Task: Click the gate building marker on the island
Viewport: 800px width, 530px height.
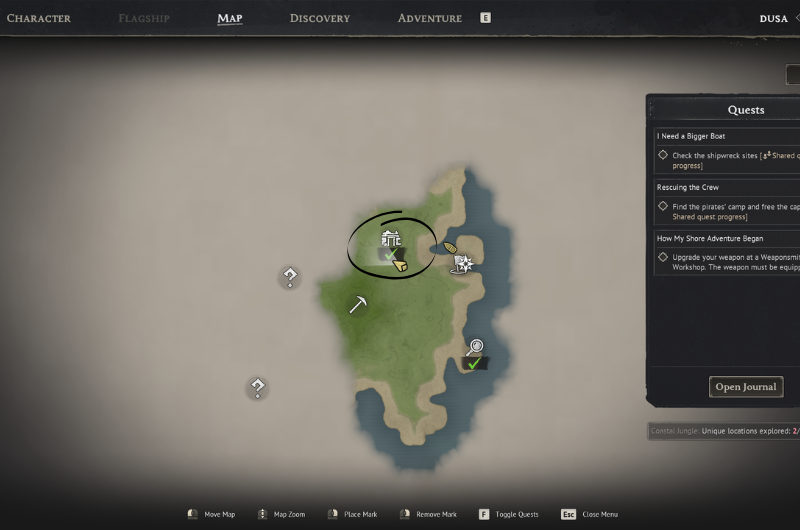Action: (x=390, y=239)
